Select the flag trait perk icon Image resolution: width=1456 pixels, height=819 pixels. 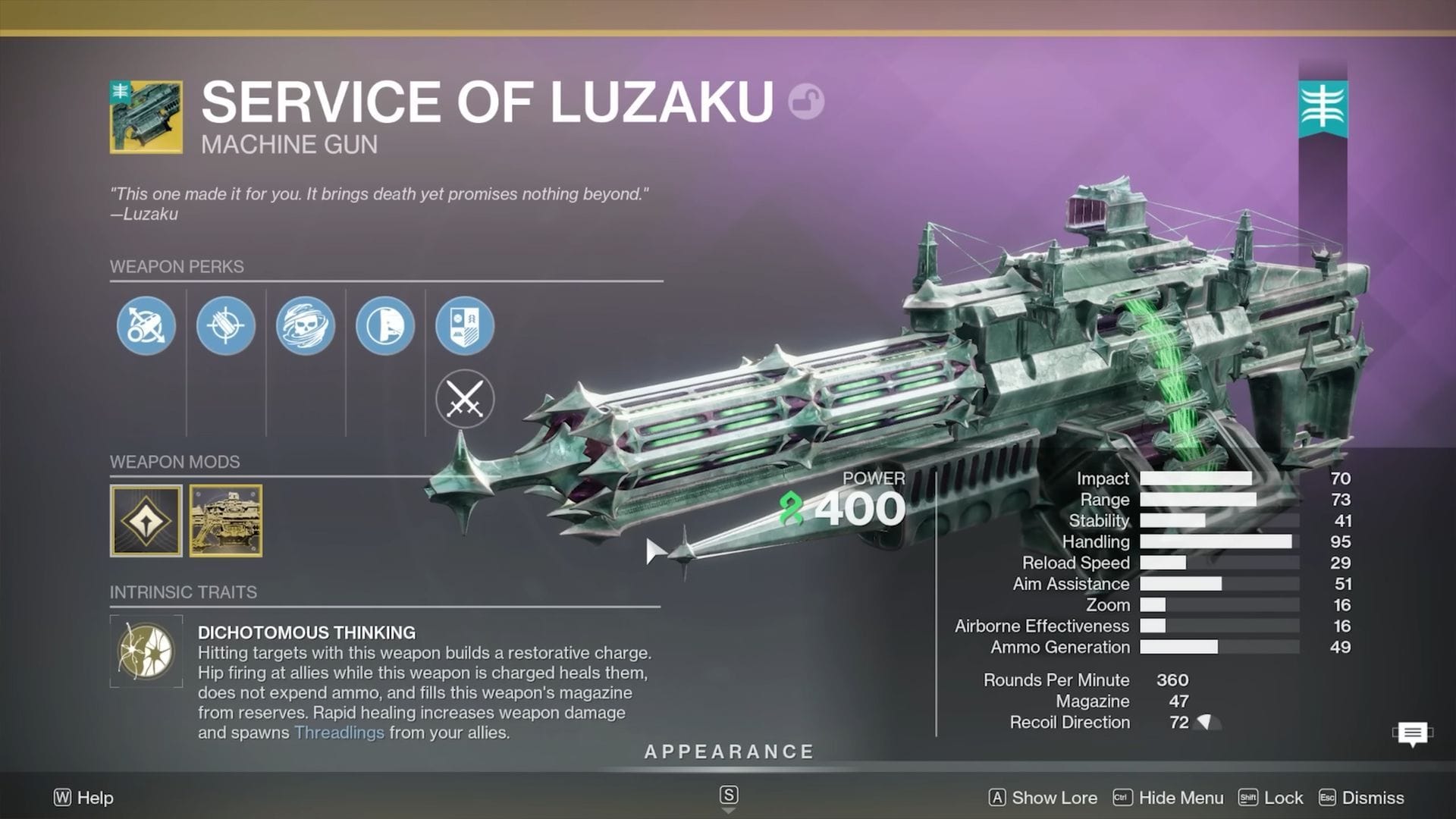click(384, 326)
